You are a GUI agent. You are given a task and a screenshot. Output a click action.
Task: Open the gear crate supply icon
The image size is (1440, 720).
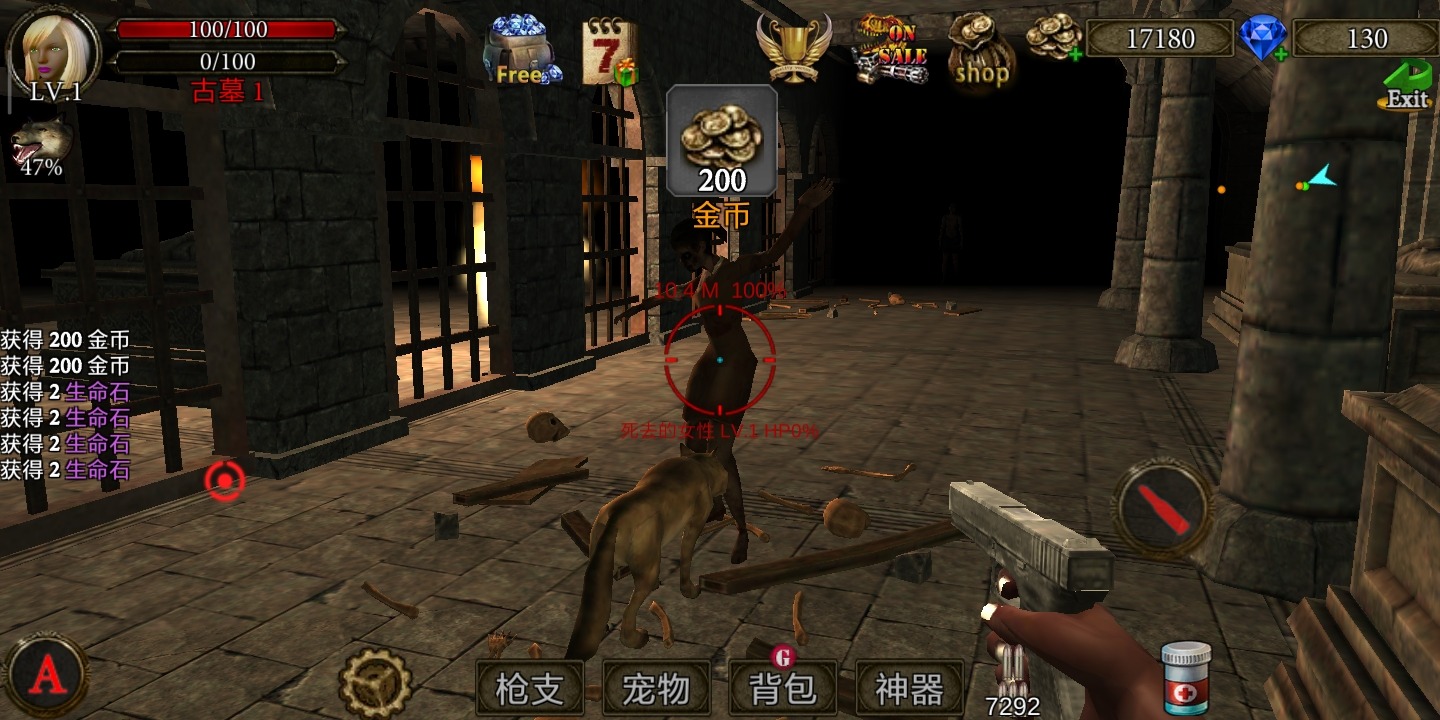[x=373, y=680]
